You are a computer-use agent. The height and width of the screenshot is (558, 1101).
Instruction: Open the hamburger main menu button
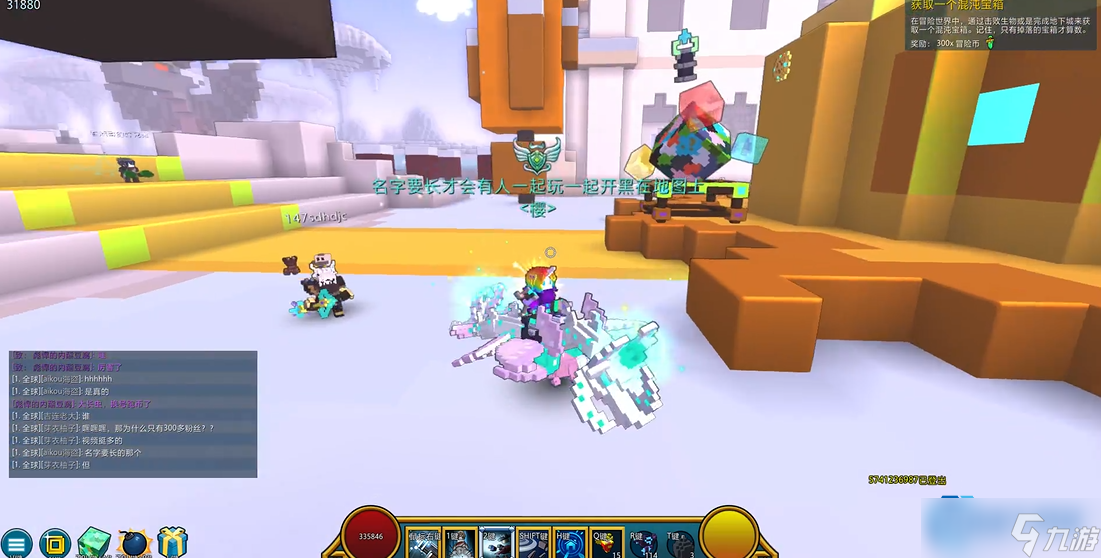[18, 544]
